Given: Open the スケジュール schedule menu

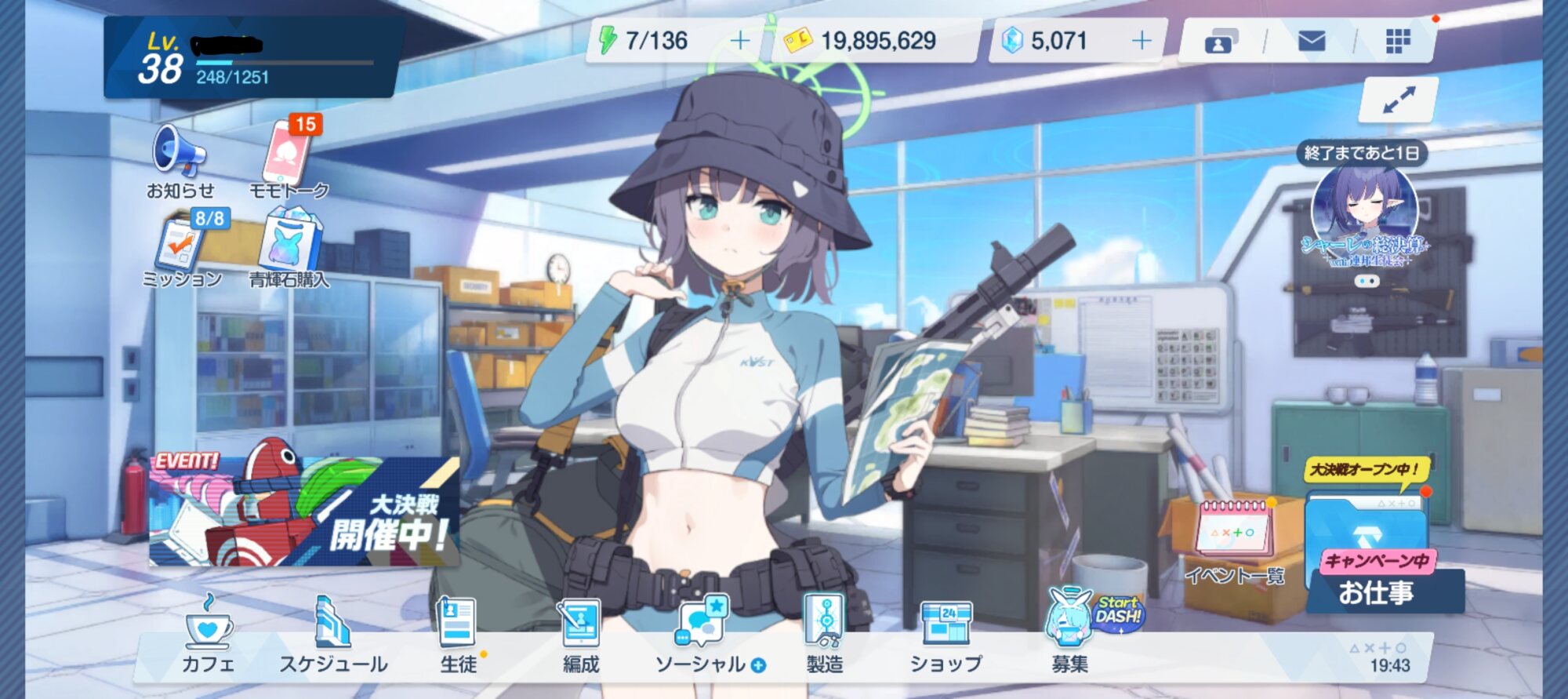Looking at the screenshot, I should pos(333,635).
